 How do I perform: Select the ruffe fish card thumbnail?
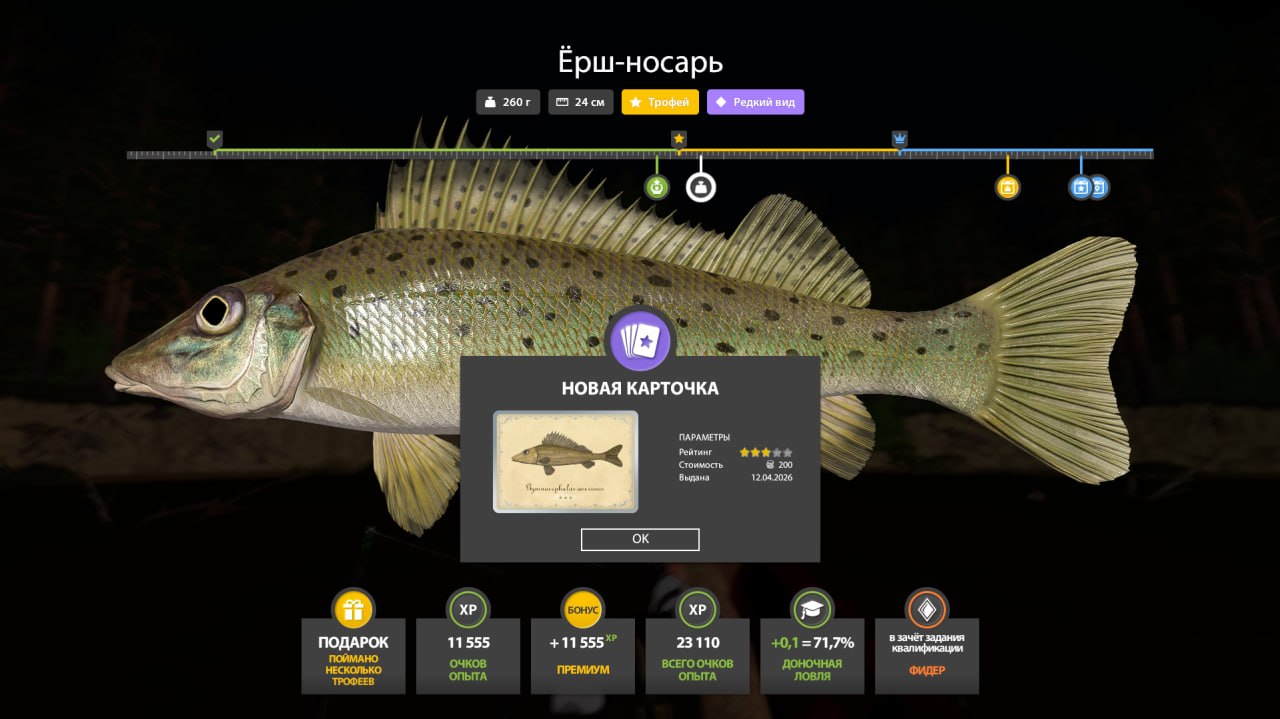pyautogui.click(x=565, y=461)
